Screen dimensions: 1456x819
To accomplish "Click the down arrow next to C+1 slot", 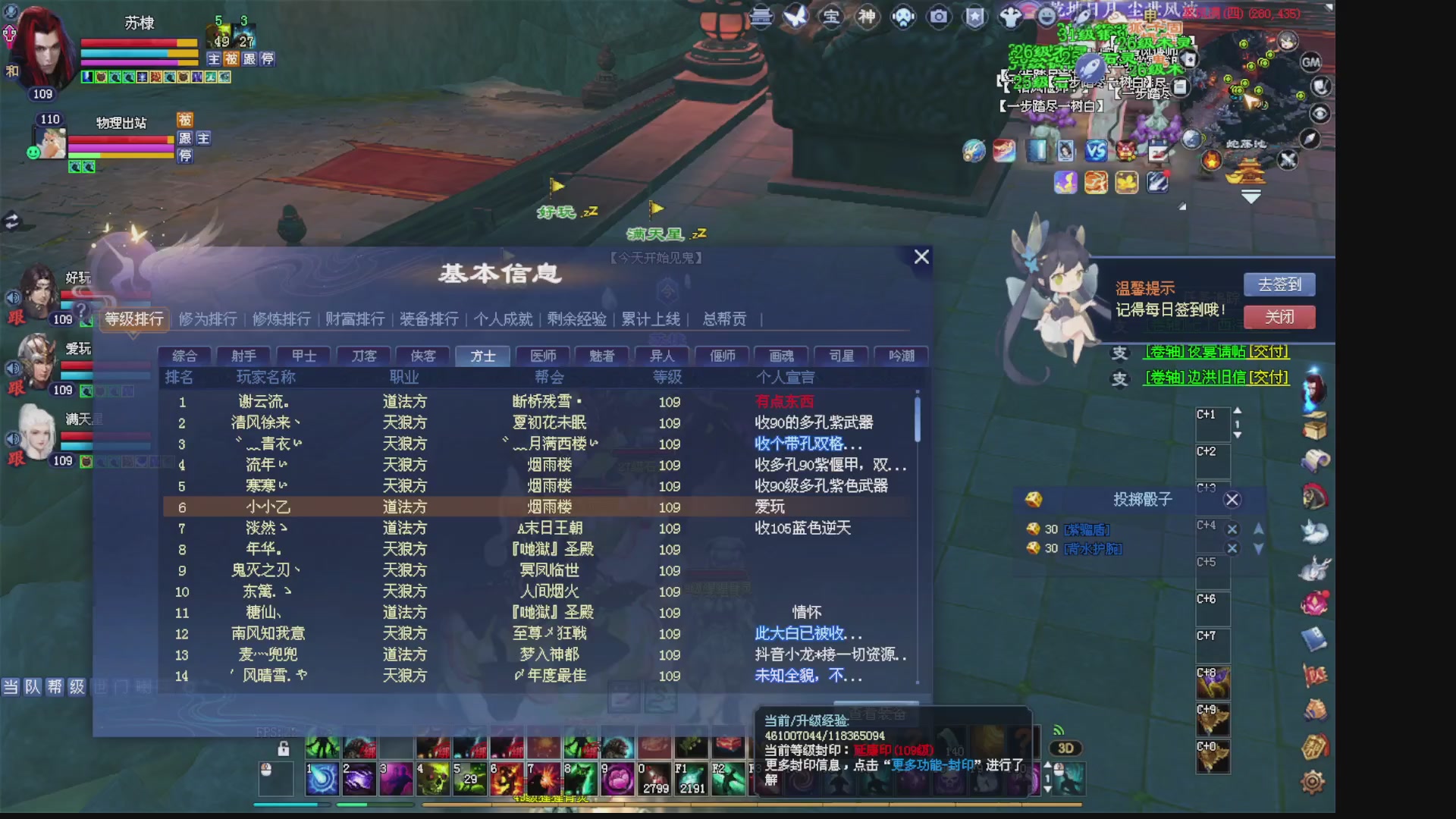I will tap(1238, 435).
